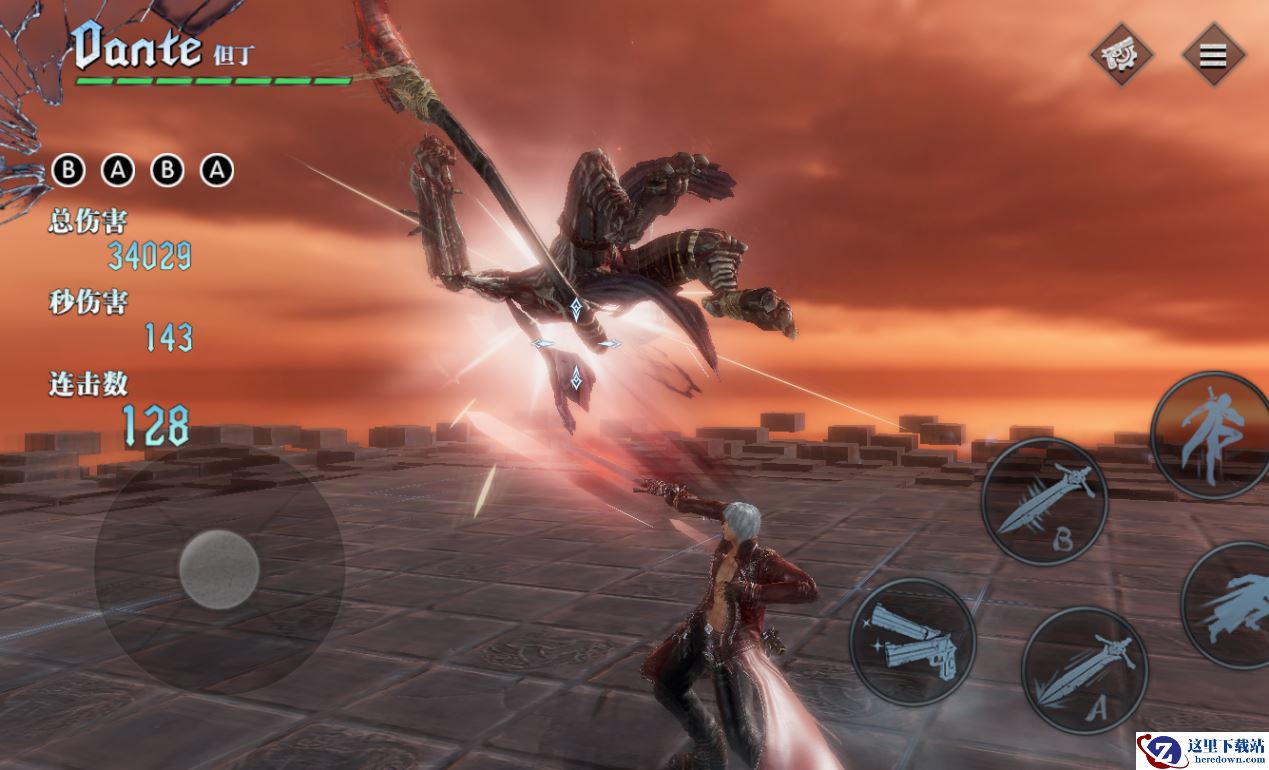Tap the sword attack A button
This screenshot has height=770, width=1269.
coord(1084,669)
